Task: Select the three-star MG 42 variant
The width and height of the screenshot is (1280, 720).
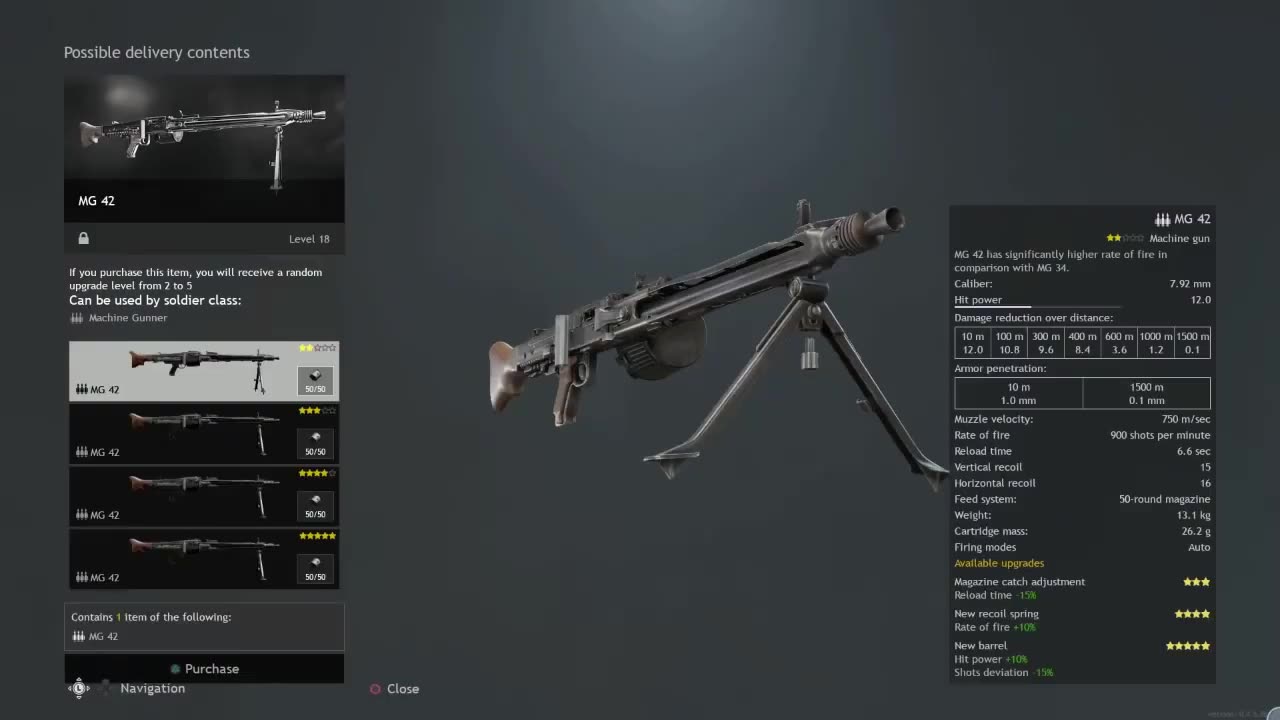Action: (204, 433)
